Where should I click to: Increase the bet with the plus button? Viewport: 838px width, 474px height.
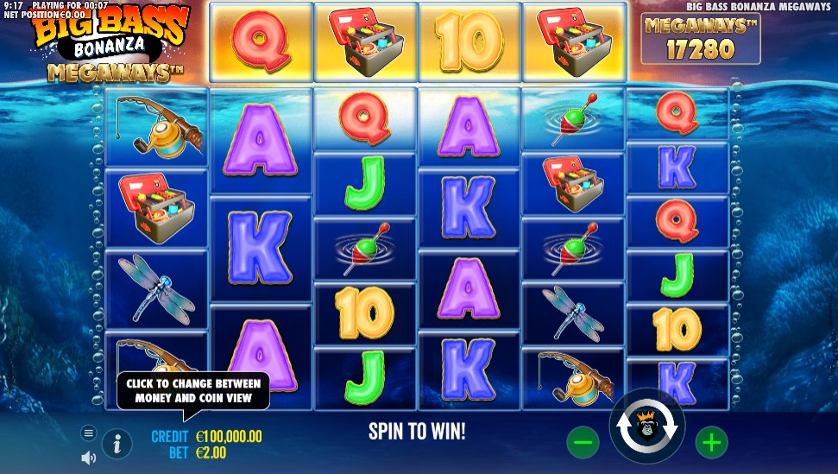(710, 441)
